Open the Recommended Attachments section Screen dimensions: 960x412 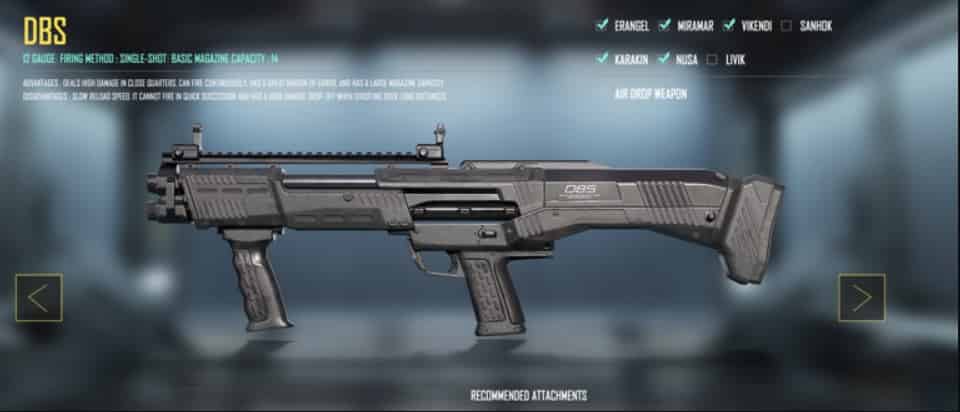(528, 395)
